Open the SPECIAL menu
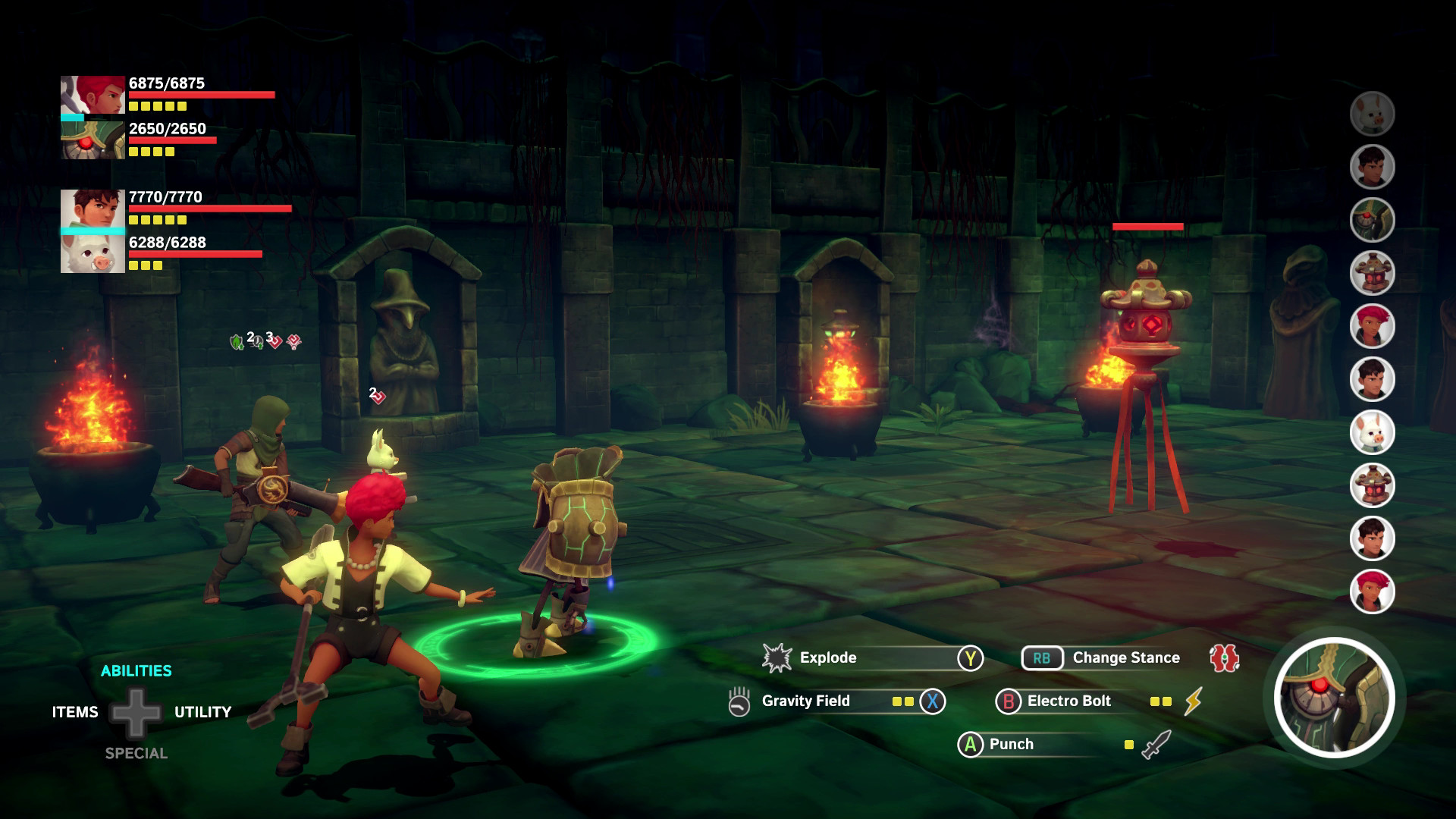The image size is (1456, 819). (x=136, y=753)
